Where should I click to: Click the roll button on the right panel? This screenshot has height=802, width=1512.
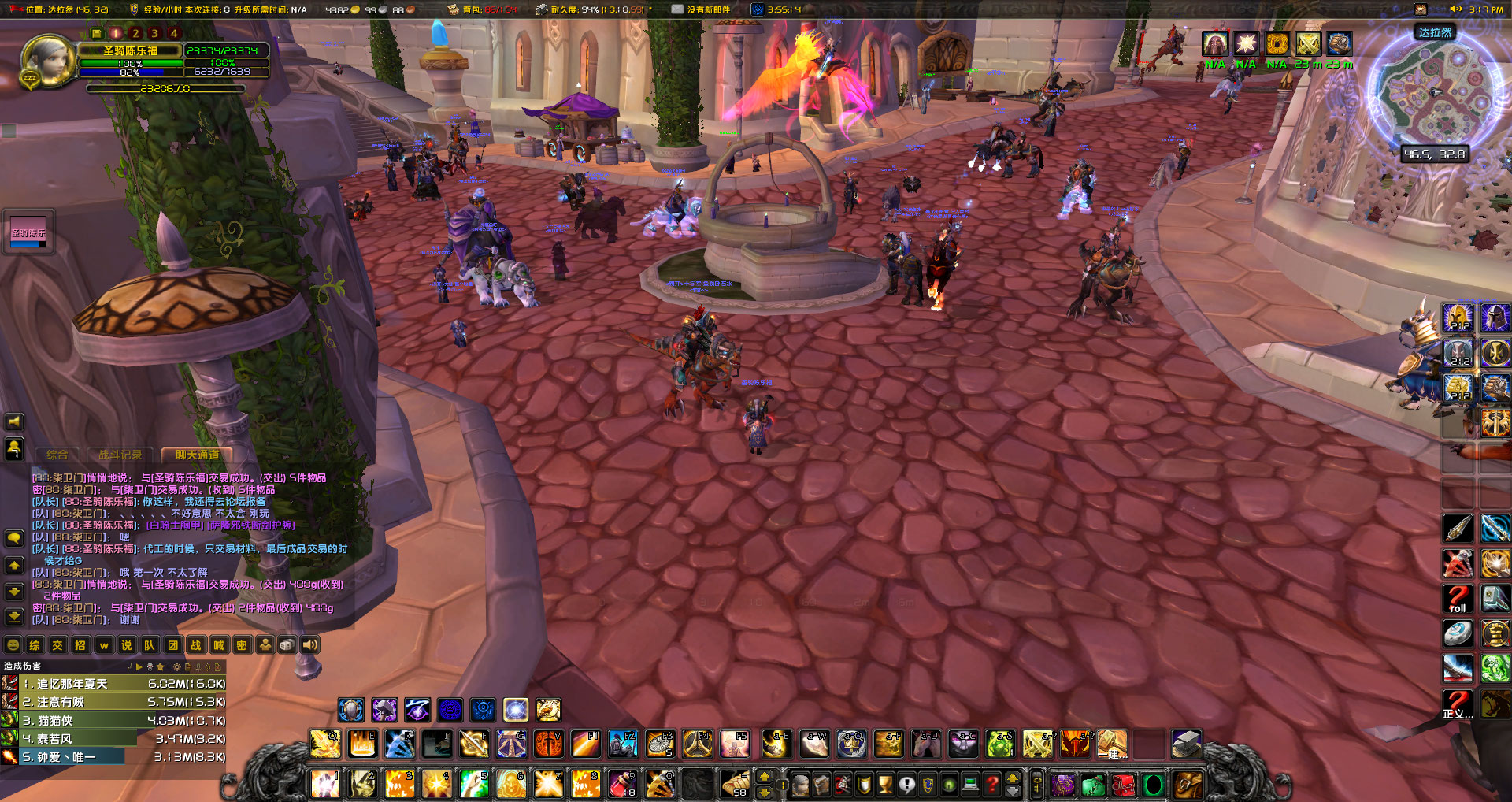tap(1458, 599)
